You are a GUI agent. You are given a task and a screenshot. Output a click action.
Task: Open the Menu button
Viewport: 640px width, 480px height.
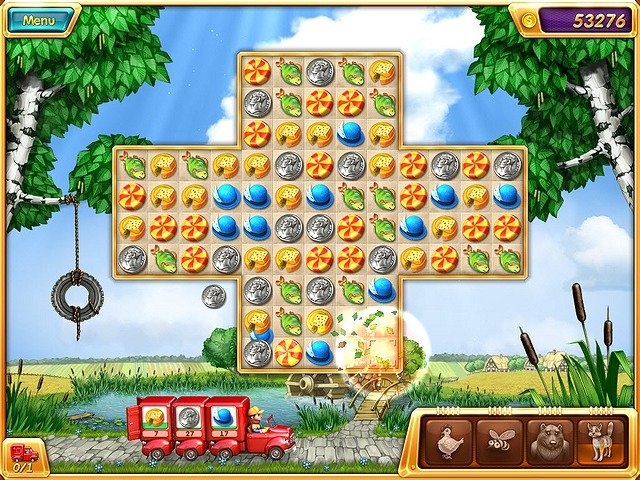39,20
